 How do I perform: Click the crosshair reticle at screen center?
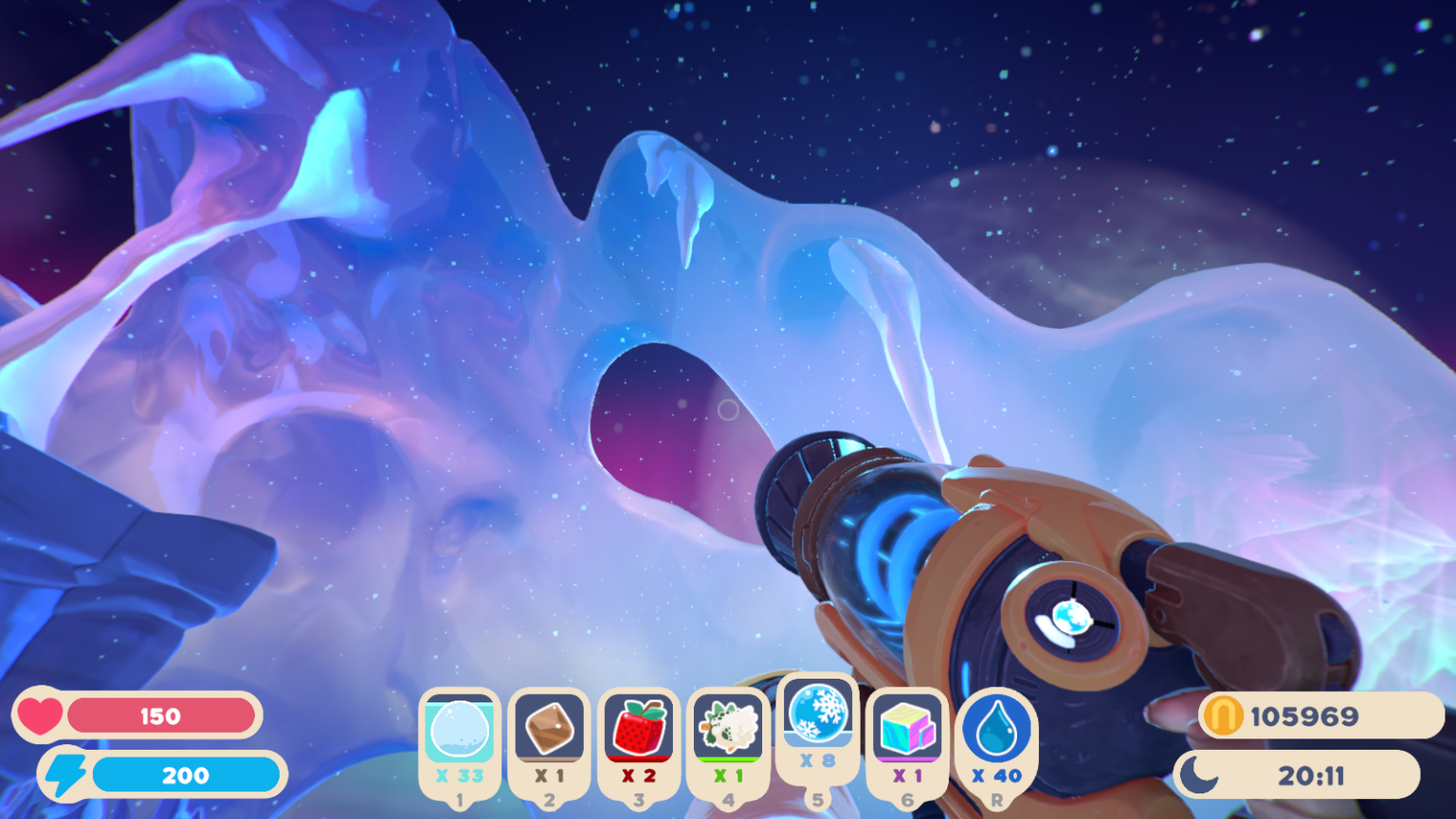[728, 409]
